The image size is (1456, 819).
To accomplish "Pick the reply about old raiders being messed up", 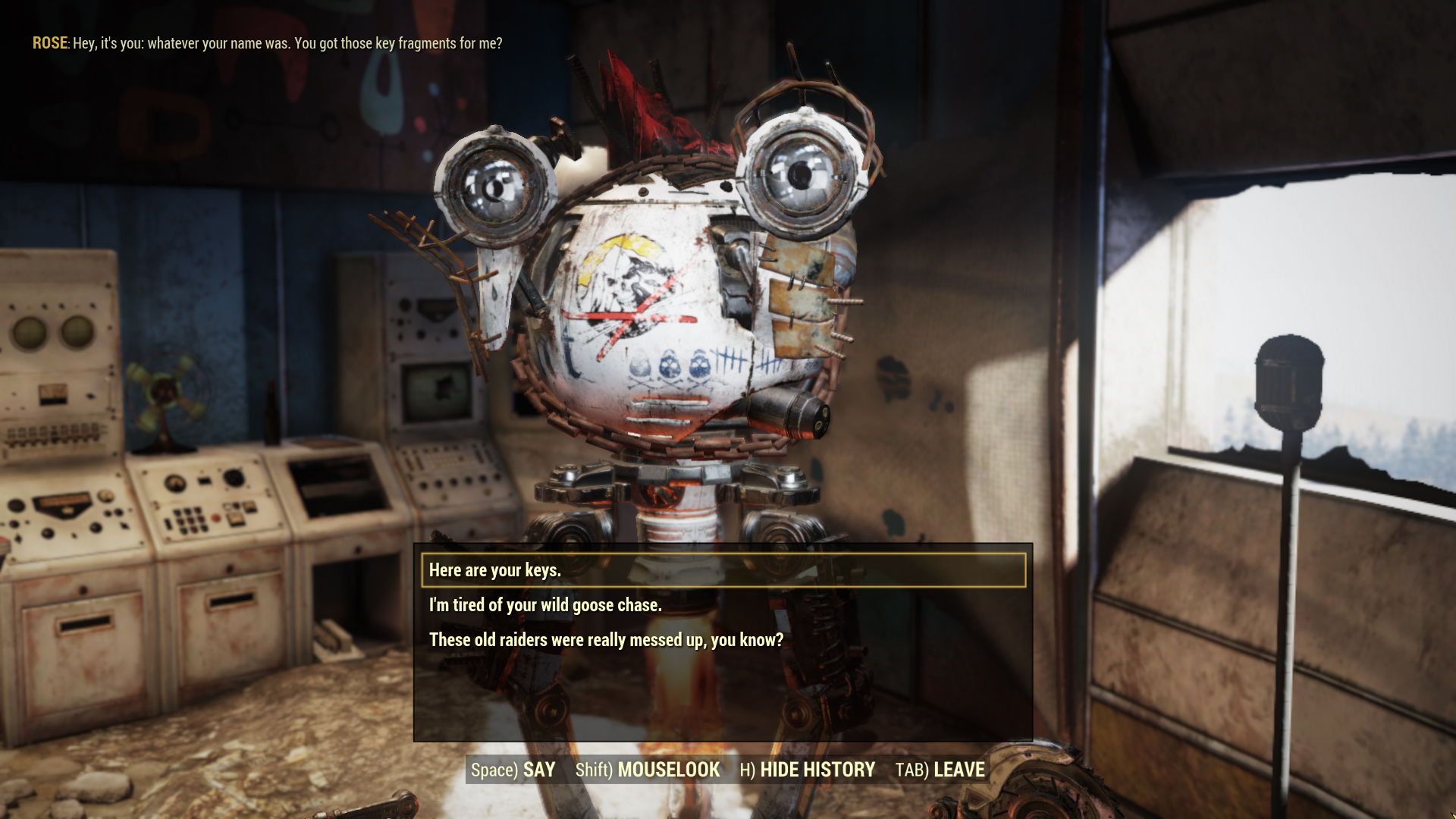I will pos(606,640).
